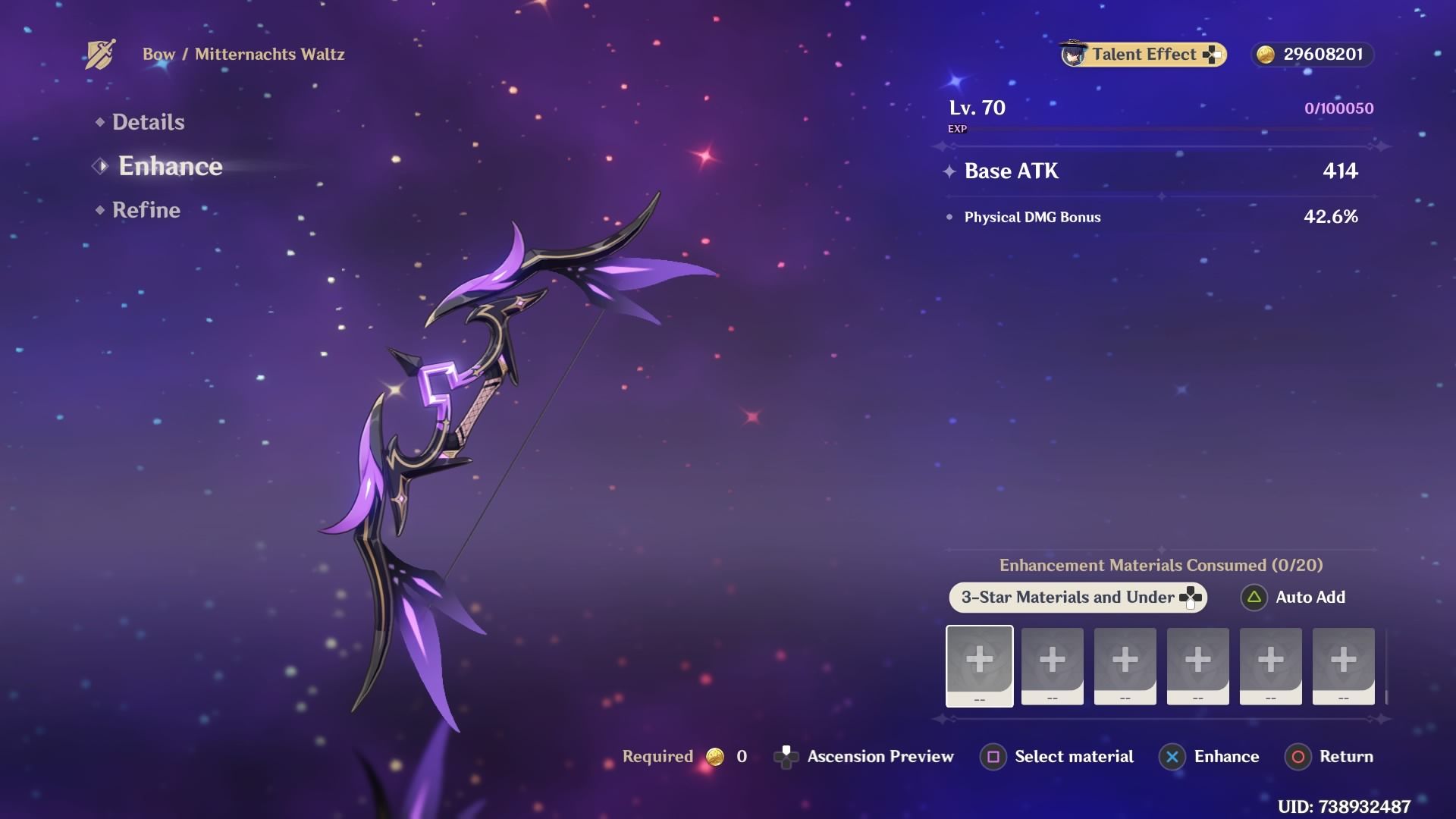Click the filter switch icon on materials dropdown

pos(1191,597)
